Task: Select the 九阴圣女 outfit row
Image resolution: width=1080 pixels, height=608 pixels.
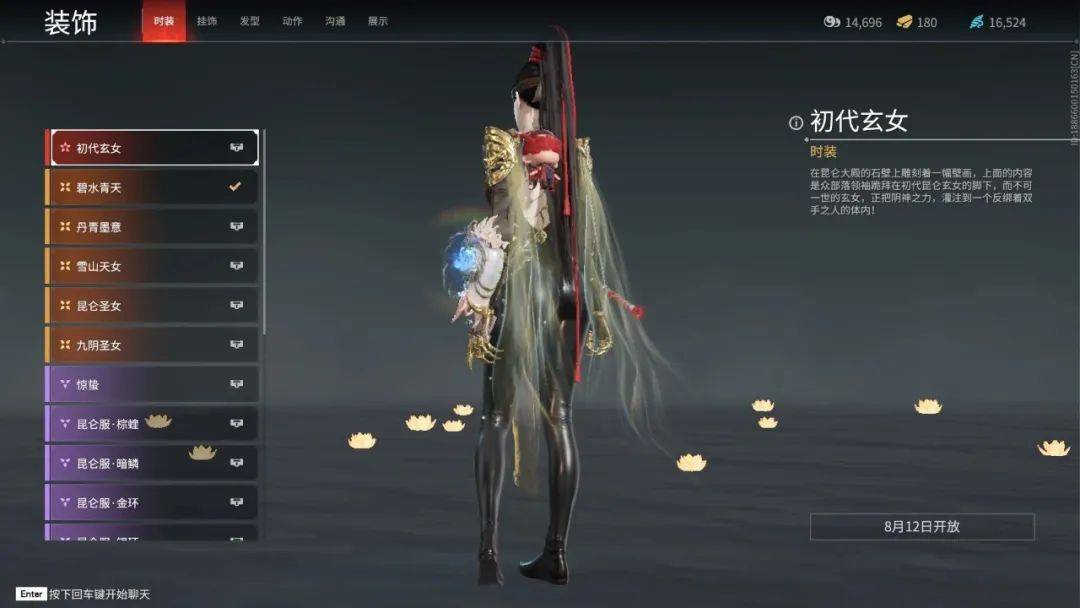Action: pos(152,345)
